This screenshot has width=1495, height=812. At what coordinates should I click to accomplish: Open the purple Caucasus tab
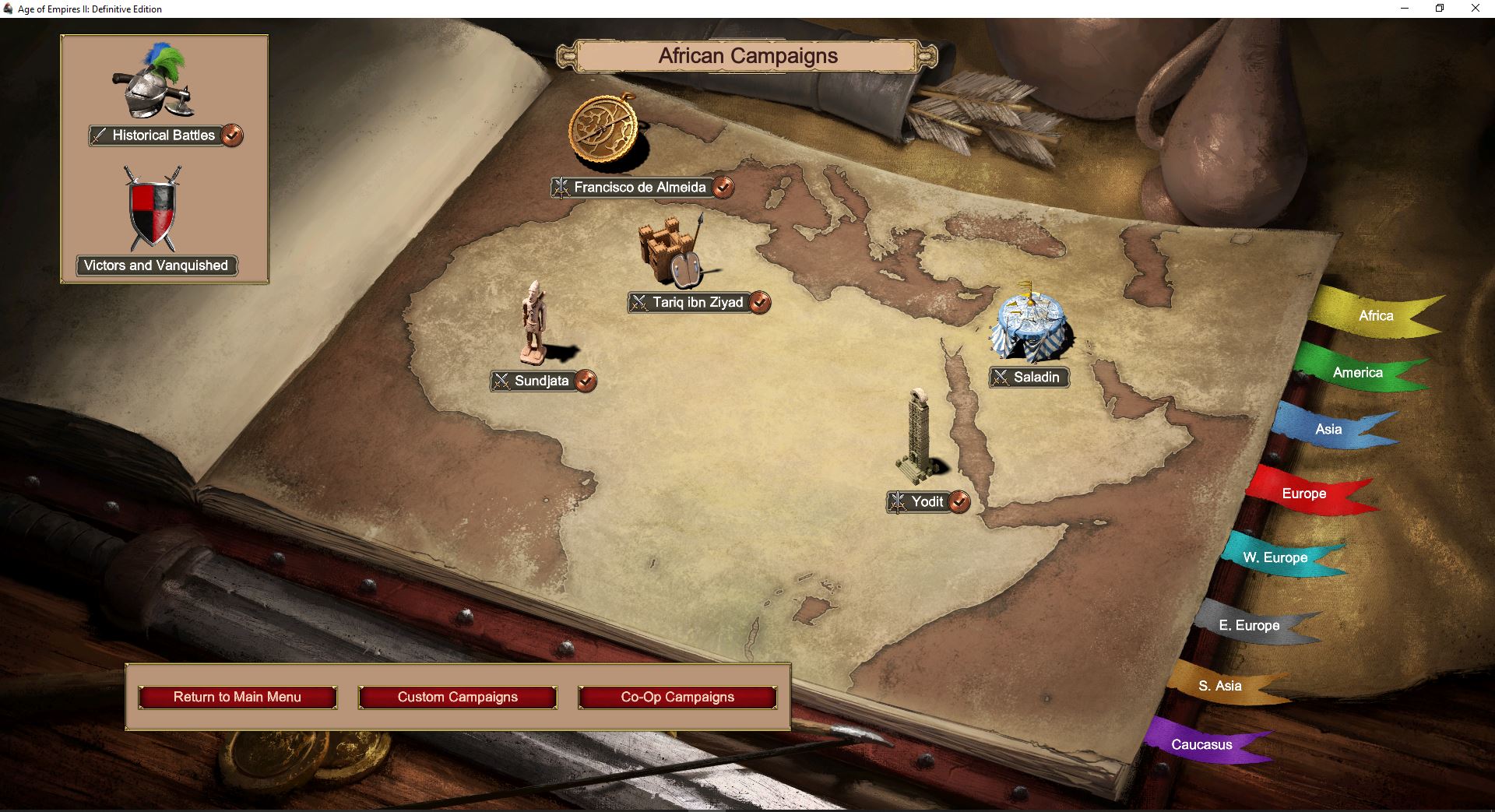[1201, 745]
